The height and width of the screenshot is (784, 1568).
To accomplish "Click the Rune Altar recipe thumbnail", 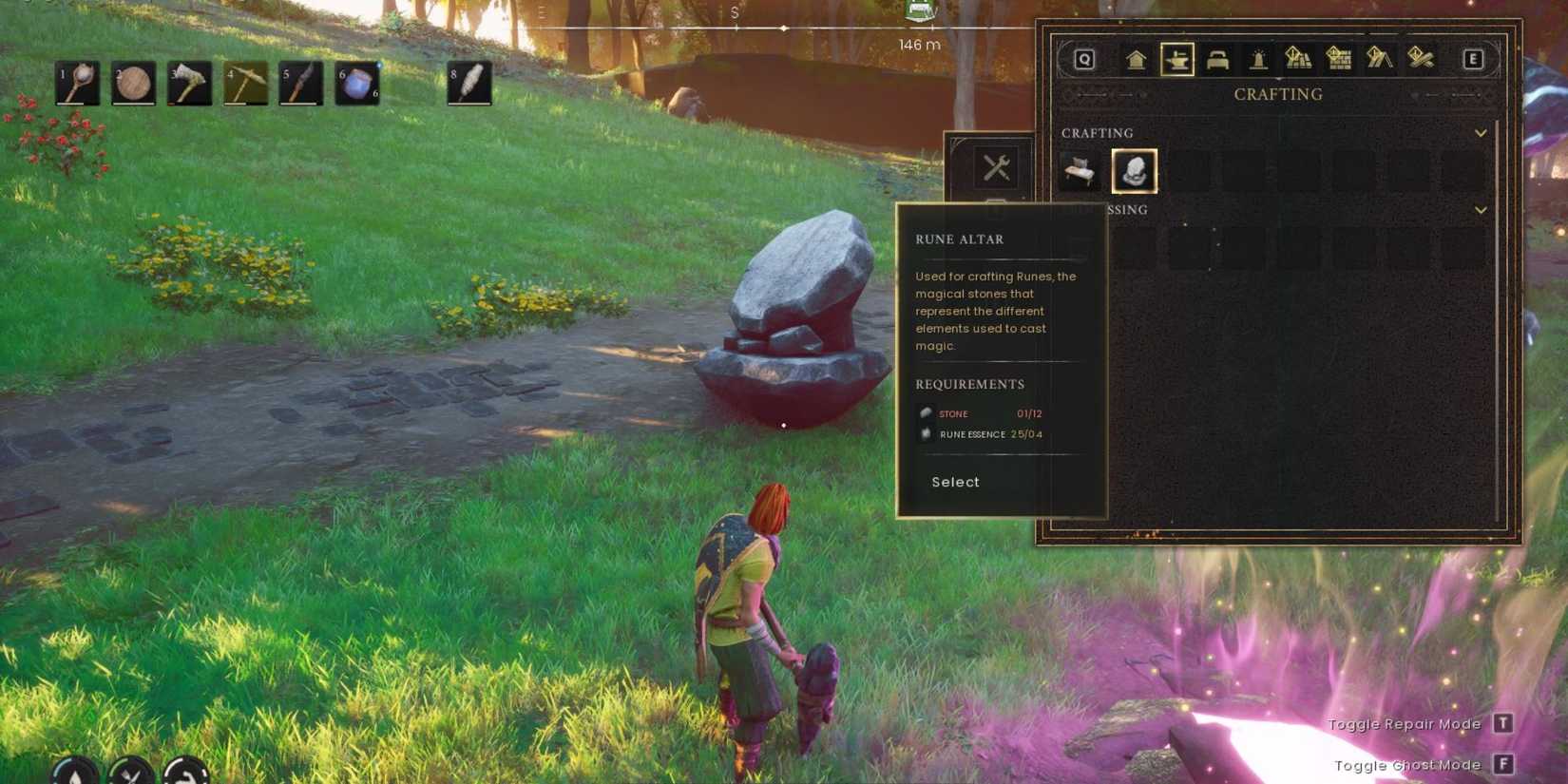I will (x=1134, y=171).
